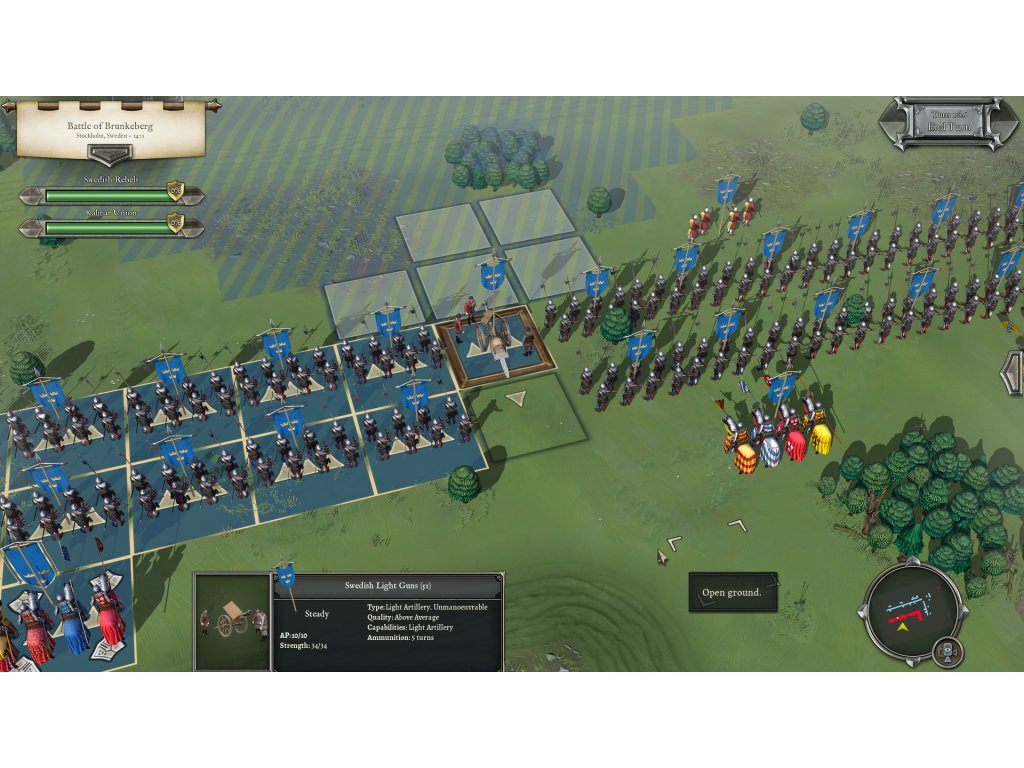Open the side panel arrow tab
1024x768 pixels.
click(1013, 373)
